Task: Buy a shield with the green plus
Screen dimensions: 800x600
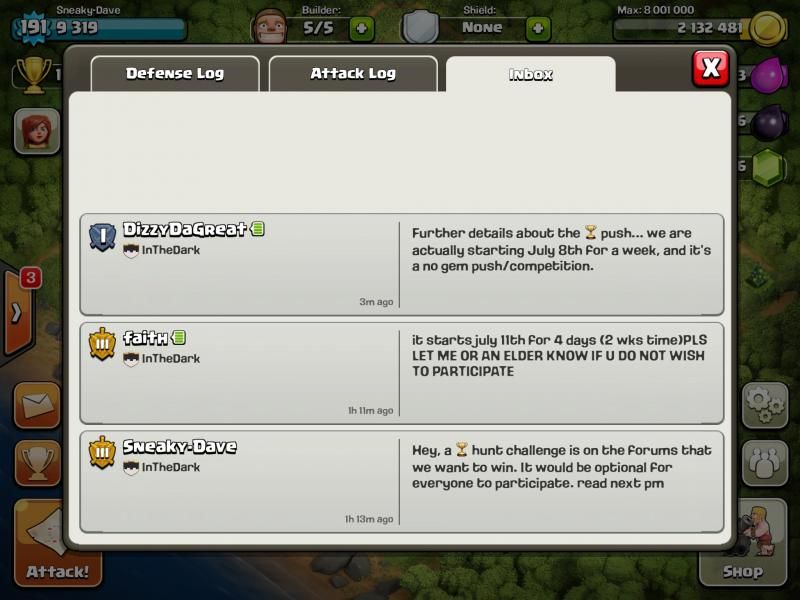Action: (x=538, y=28)
